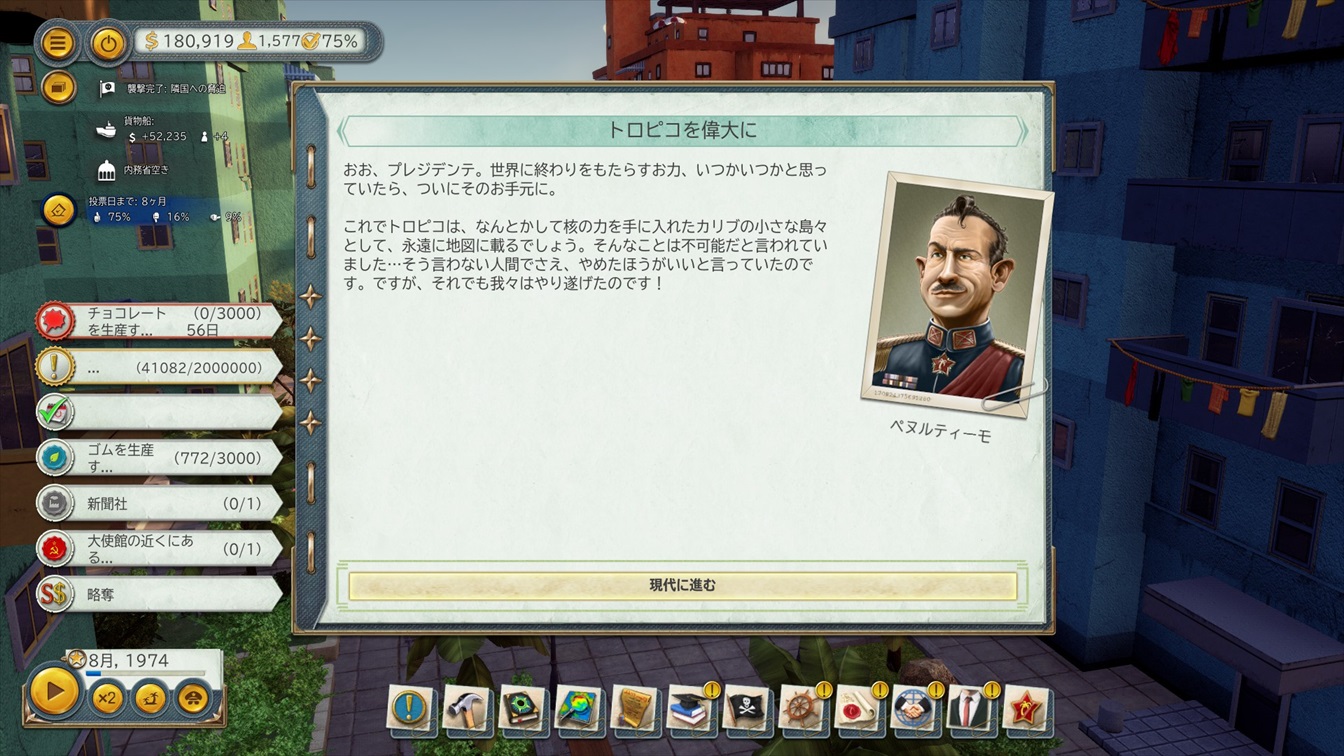Open the pirate flag raids menu
Viewport: 1344px width, 756px height.
[746, 708]
